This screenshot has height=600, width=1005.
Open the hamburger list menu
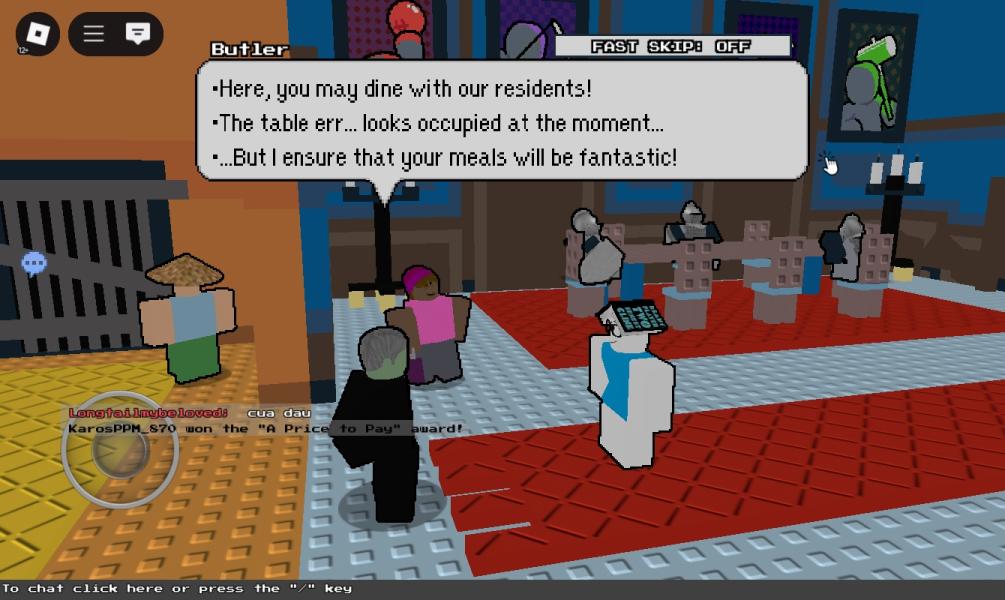94,34
